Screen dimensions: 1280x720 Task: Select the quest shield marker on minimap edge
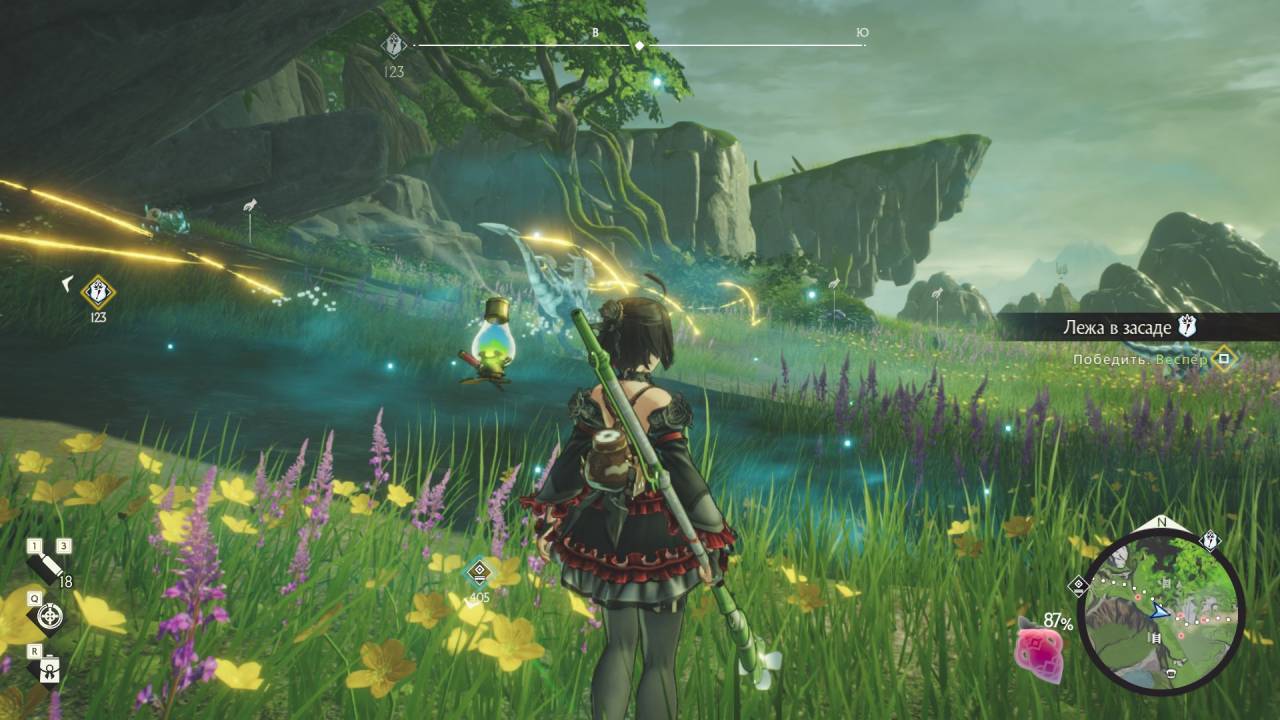click(x=1210, y=541)
